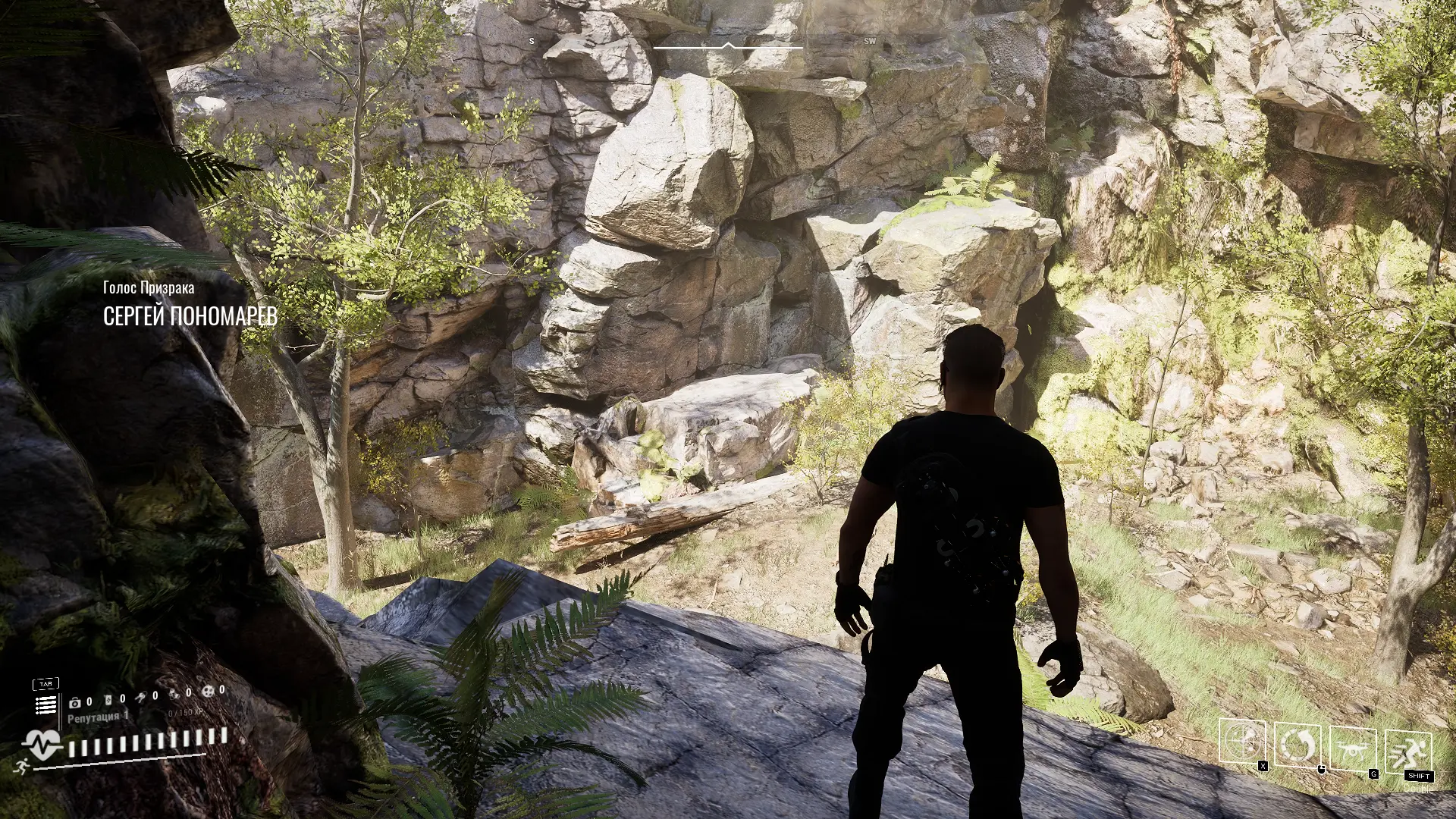
Task: Activate the radar scan ability icon
Action: (1241, 741)
